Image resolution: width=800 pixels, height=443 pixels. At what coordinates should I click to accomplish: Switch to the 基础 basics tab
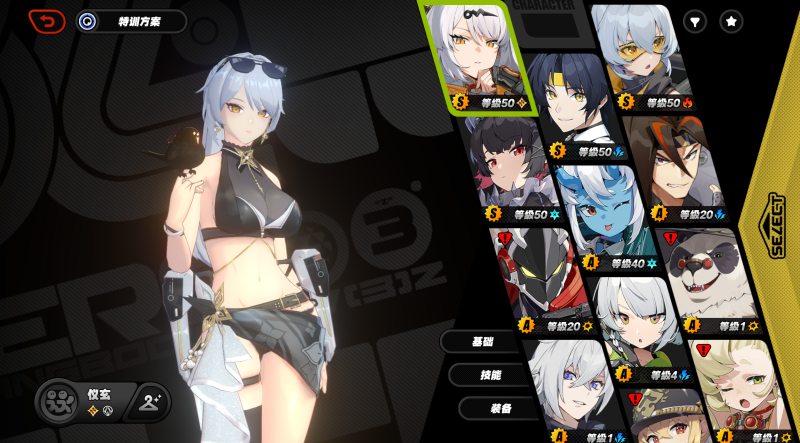point(482,342)
